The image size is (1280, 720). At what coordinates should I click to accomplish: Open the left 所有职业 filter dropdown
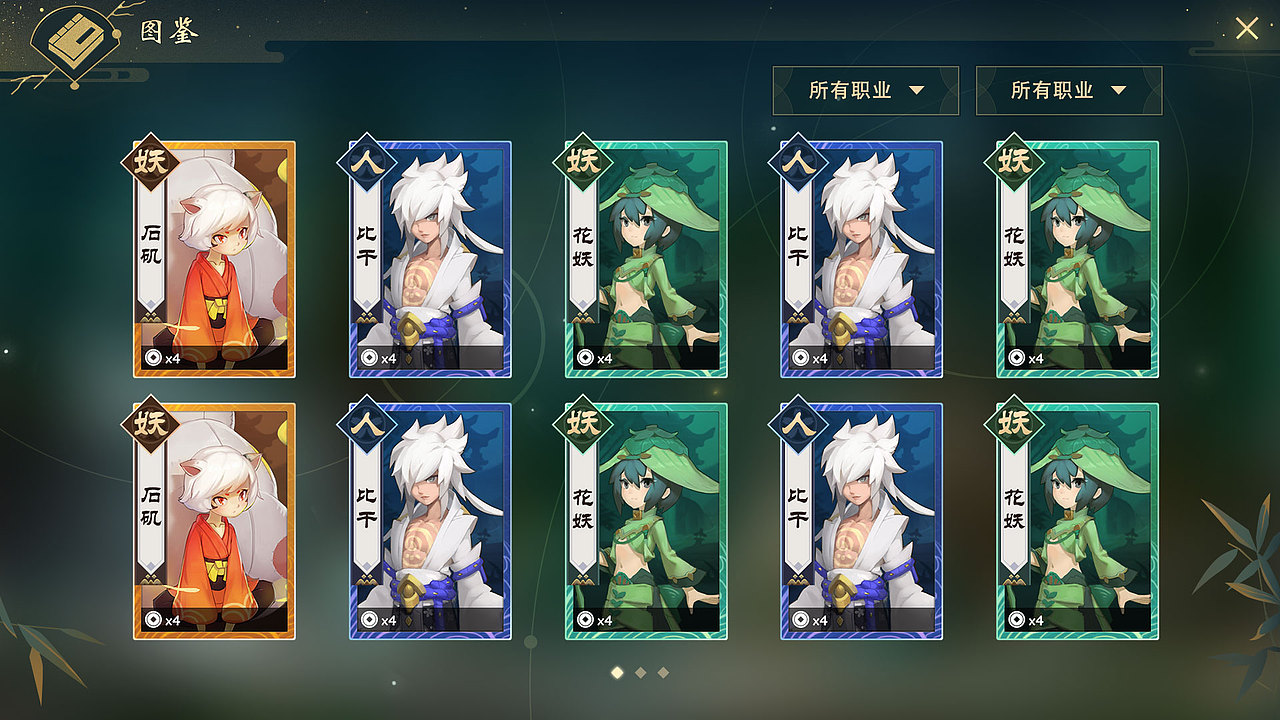click(866, 89)
